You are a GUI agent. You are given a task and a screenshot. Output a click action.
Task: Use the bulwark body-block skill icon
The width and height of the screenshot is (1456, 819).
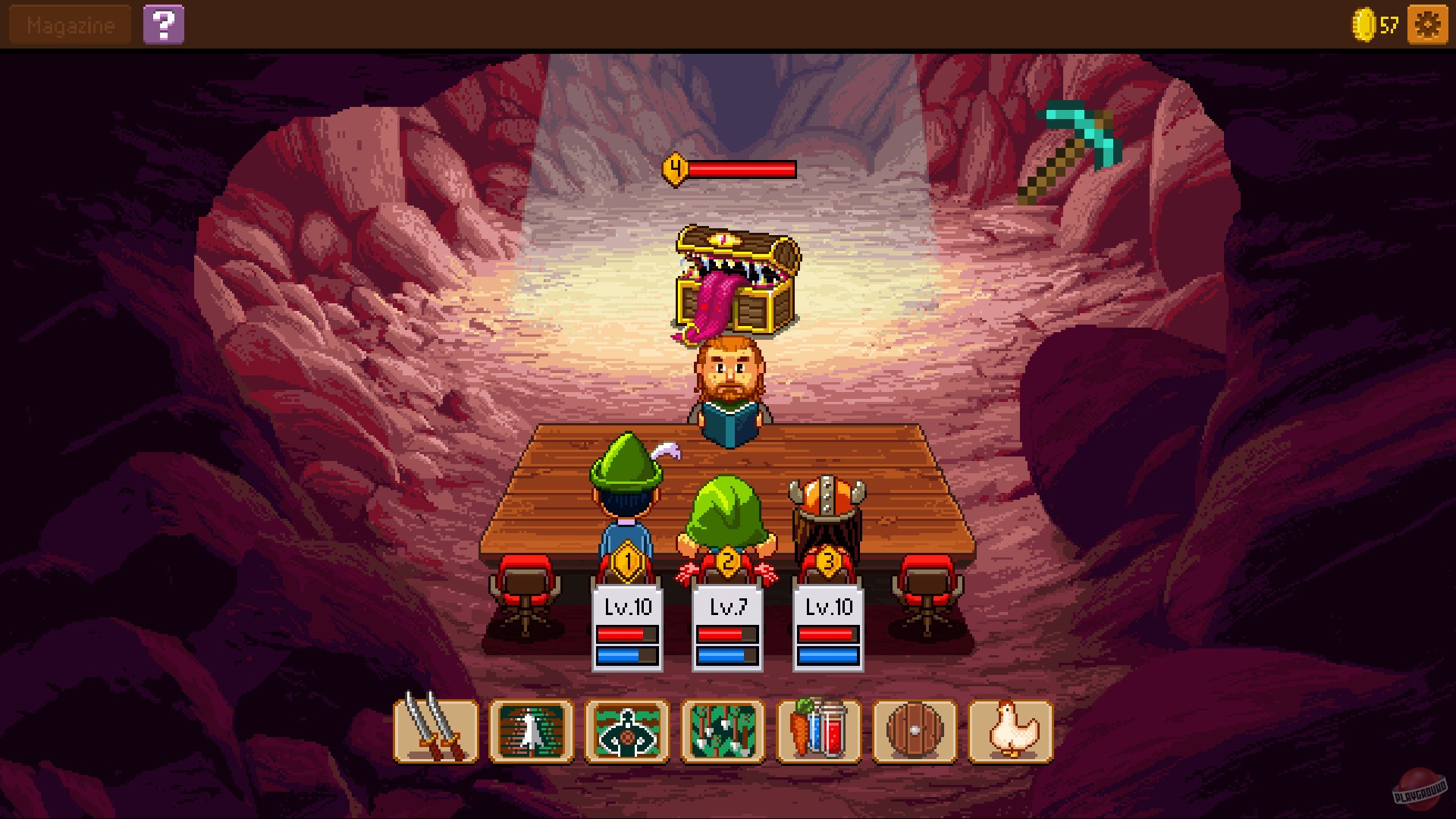[x=626, y=733]
